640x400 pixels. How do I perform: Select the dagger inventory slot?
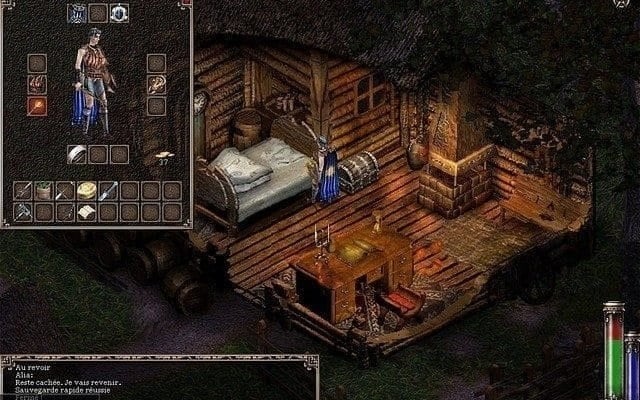pos(109,190)
